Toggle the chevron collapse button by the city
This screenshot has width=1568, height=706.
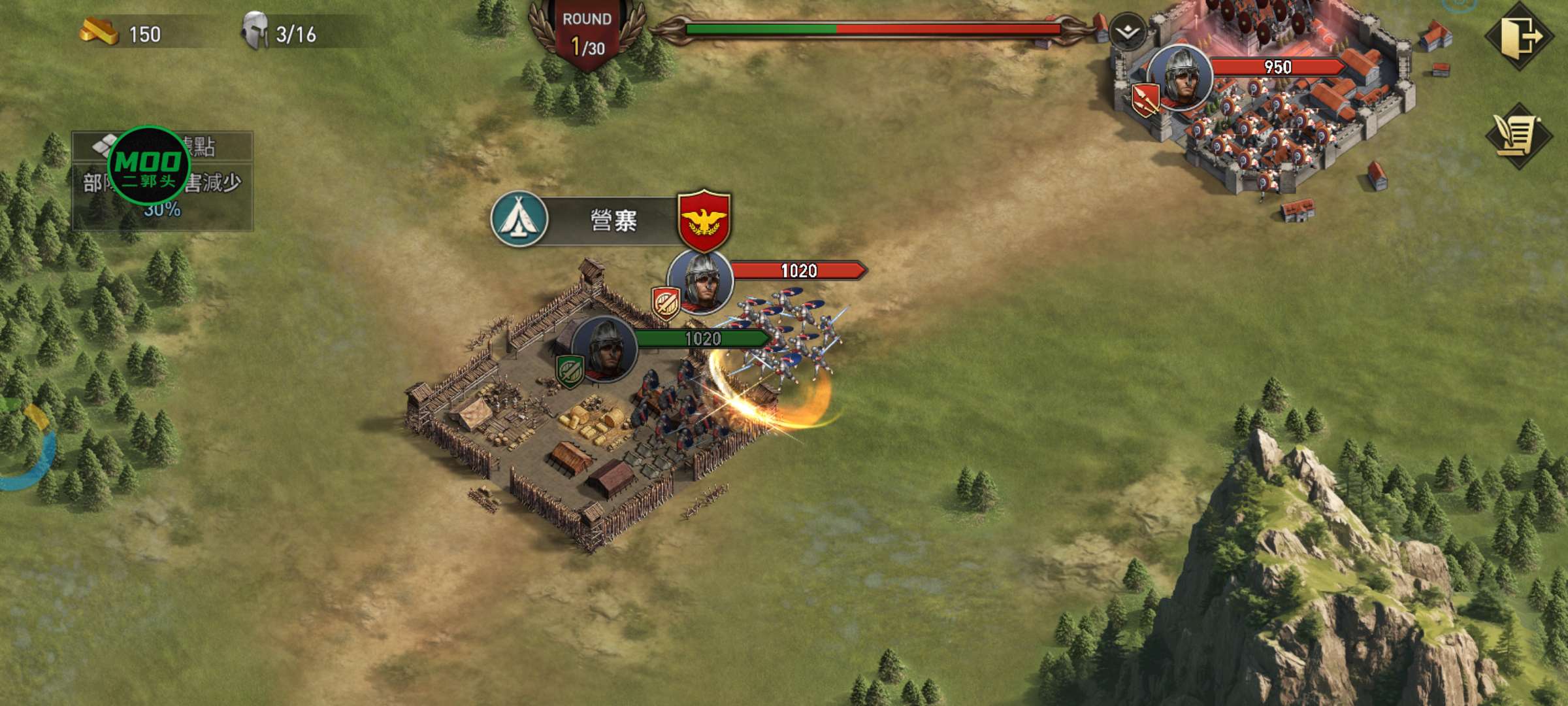coord(1128,31)
